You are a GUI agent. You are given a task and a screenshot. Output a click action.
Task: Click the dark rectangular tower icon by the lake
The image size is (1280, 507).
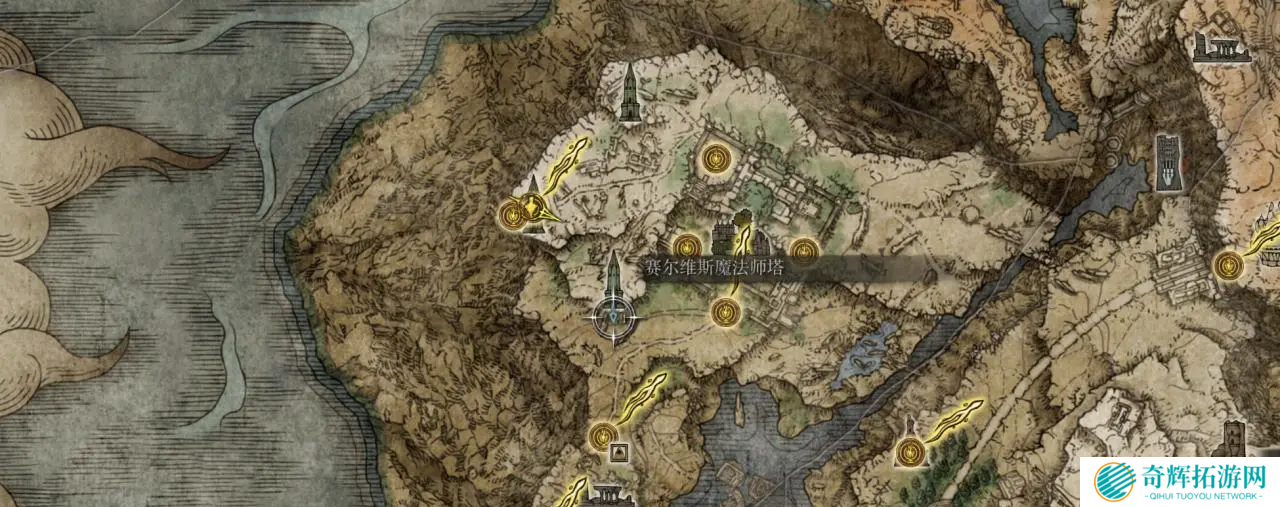1168,161
